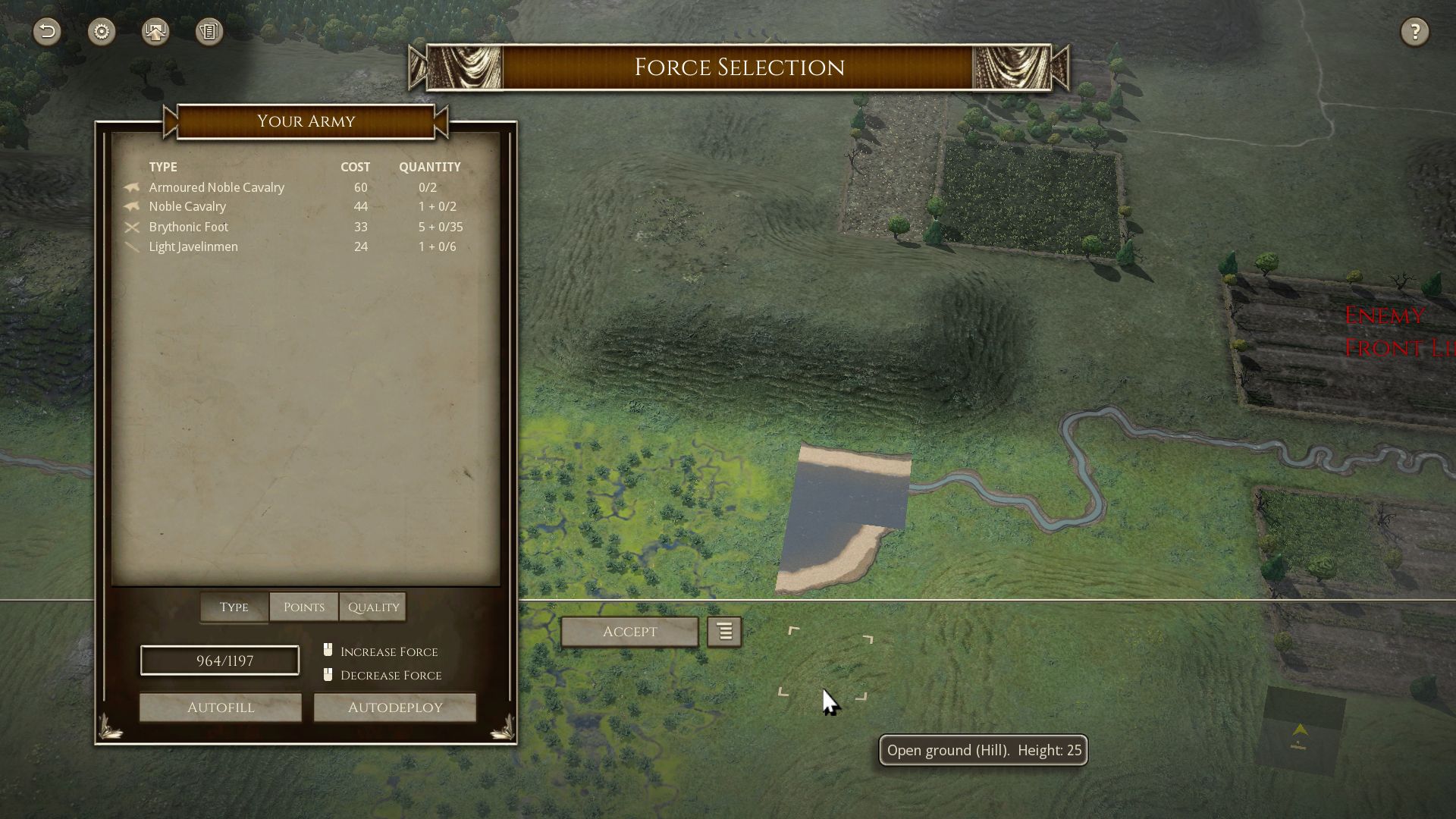
Task: Click the Brythonic Foot crossed-swords icon
Action: coord(132,226)
